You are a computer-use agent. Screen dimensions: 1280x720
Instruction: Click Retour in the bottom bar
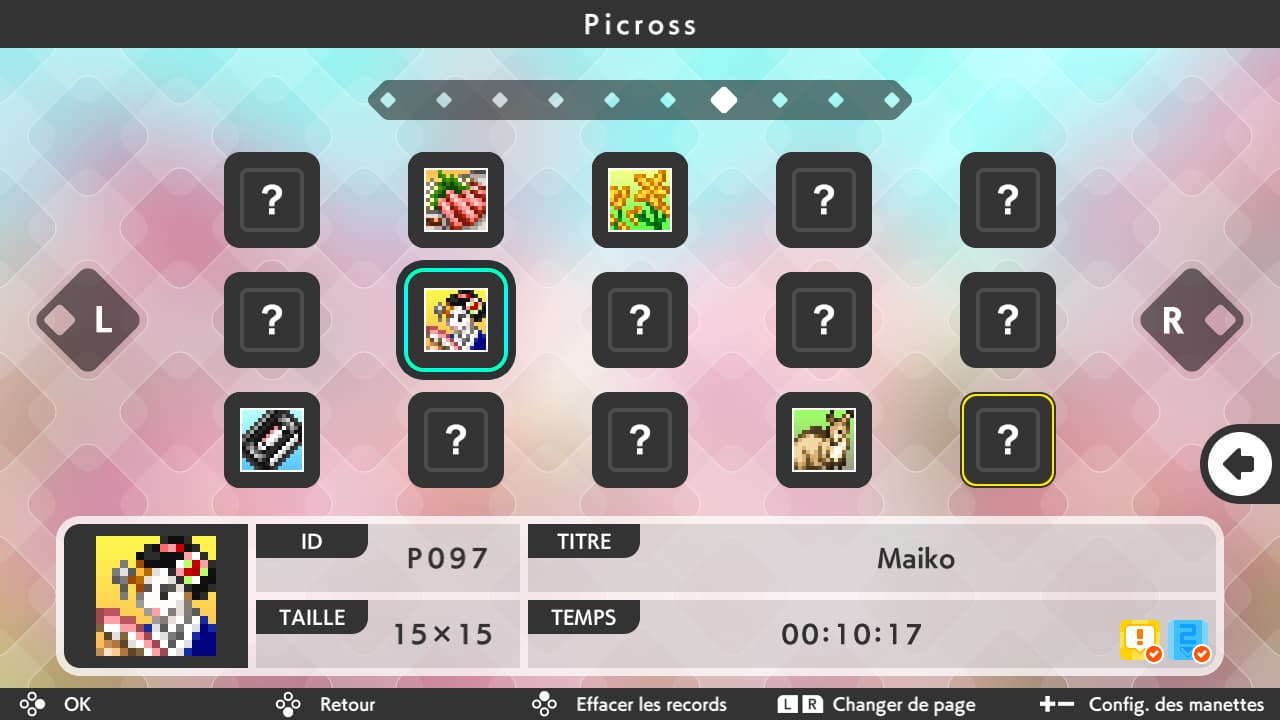[x=346, y=704]
